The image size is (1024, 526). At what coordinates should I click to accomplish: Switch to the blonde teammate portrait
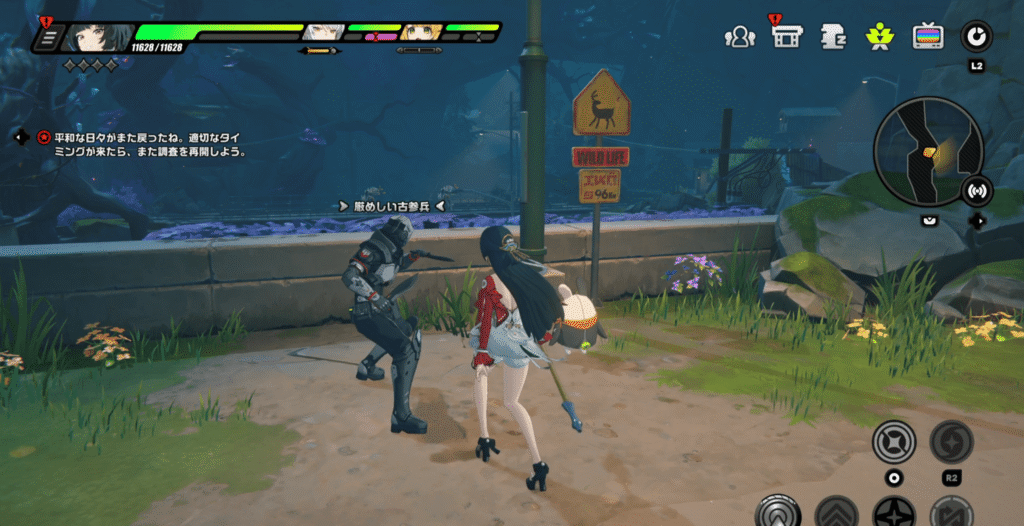coord(421,32)
